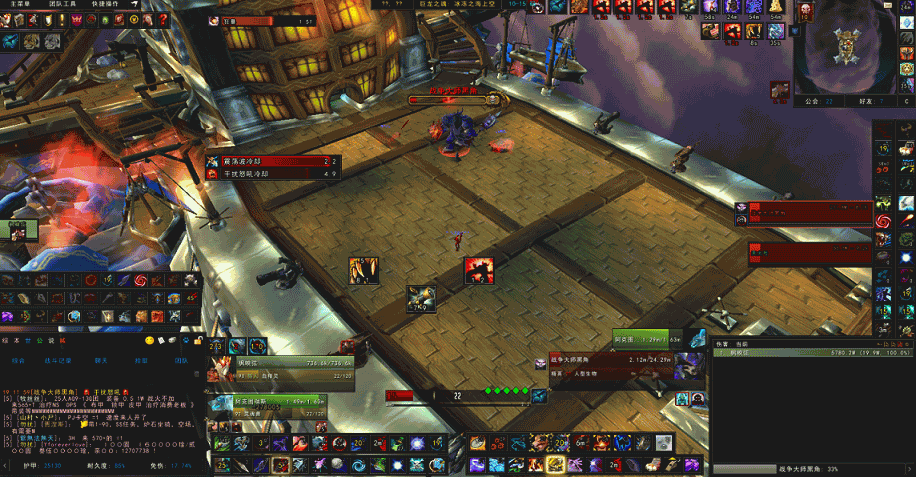This screenshot has width=916, height=477.
Task: Use the glowing yellow-highlighted action bar ability
Action: (x=555, y=465)
